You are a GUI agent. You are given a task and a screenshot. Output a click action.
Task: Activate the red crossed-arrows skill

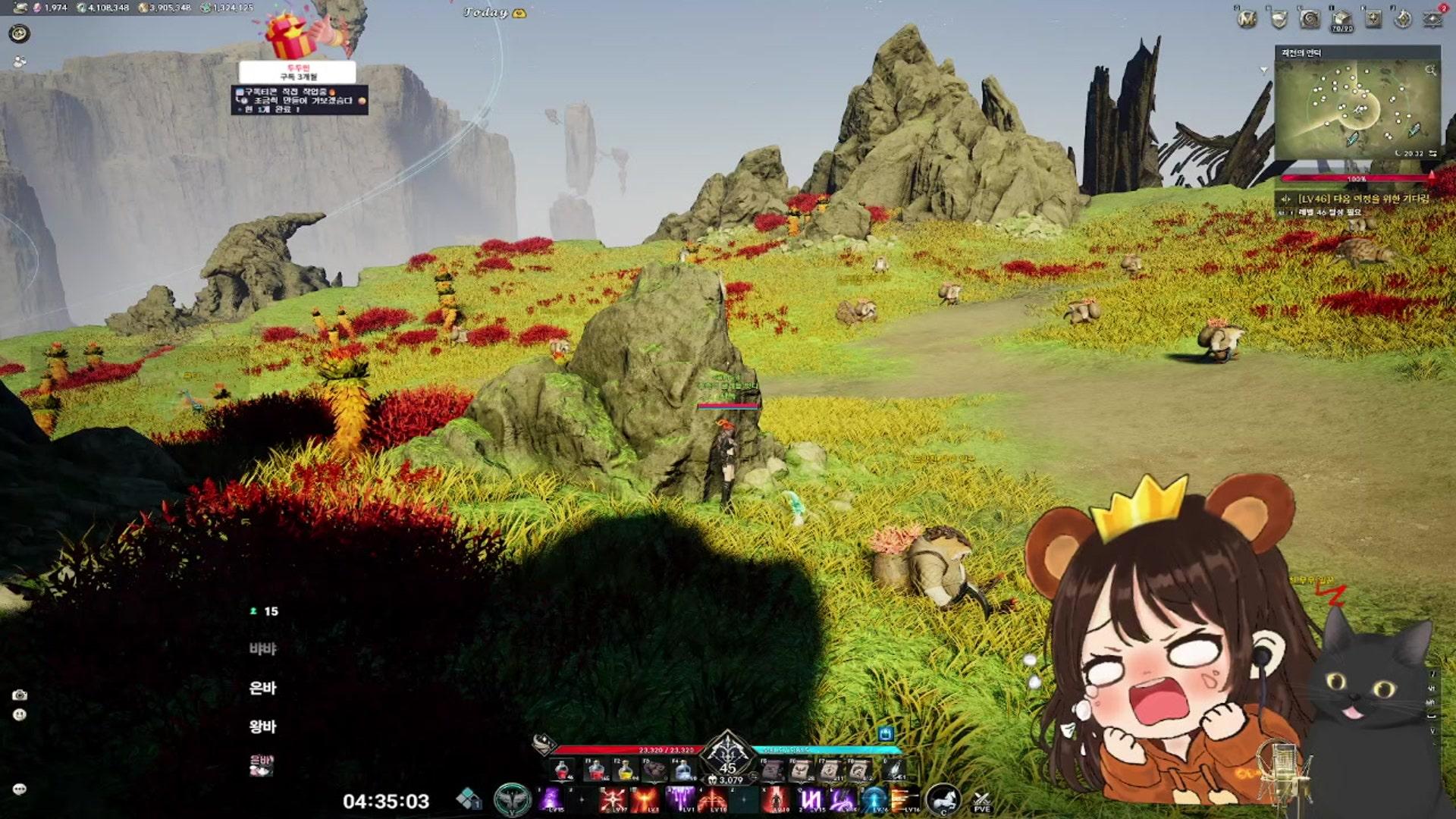pyautogui.click(x=613, y=799)
